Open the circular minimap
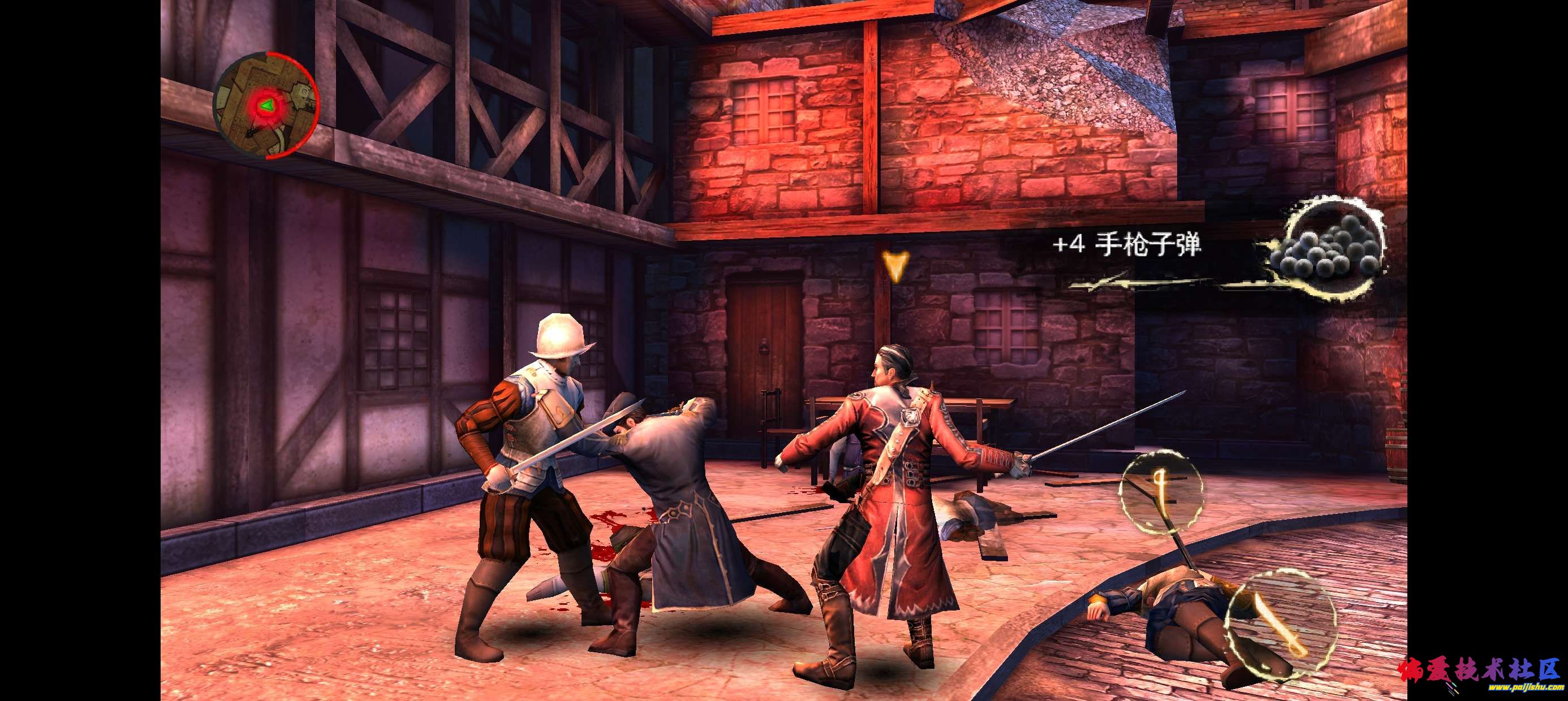The image size is (1568, 701). coord(266,106)
